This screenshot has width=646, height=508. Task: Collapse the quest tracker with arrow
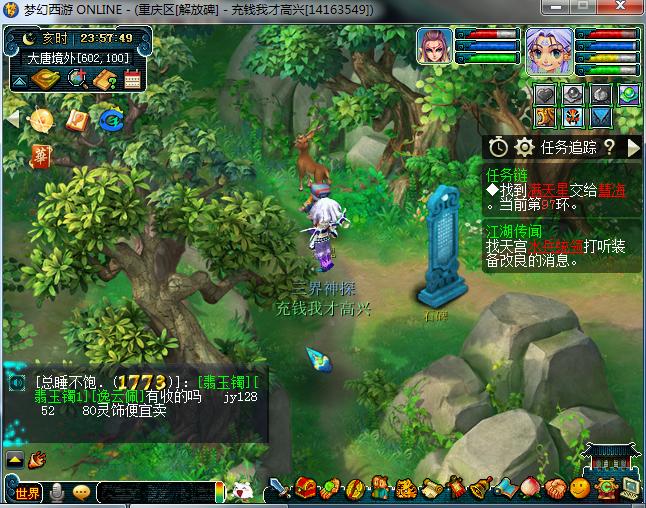633,147
